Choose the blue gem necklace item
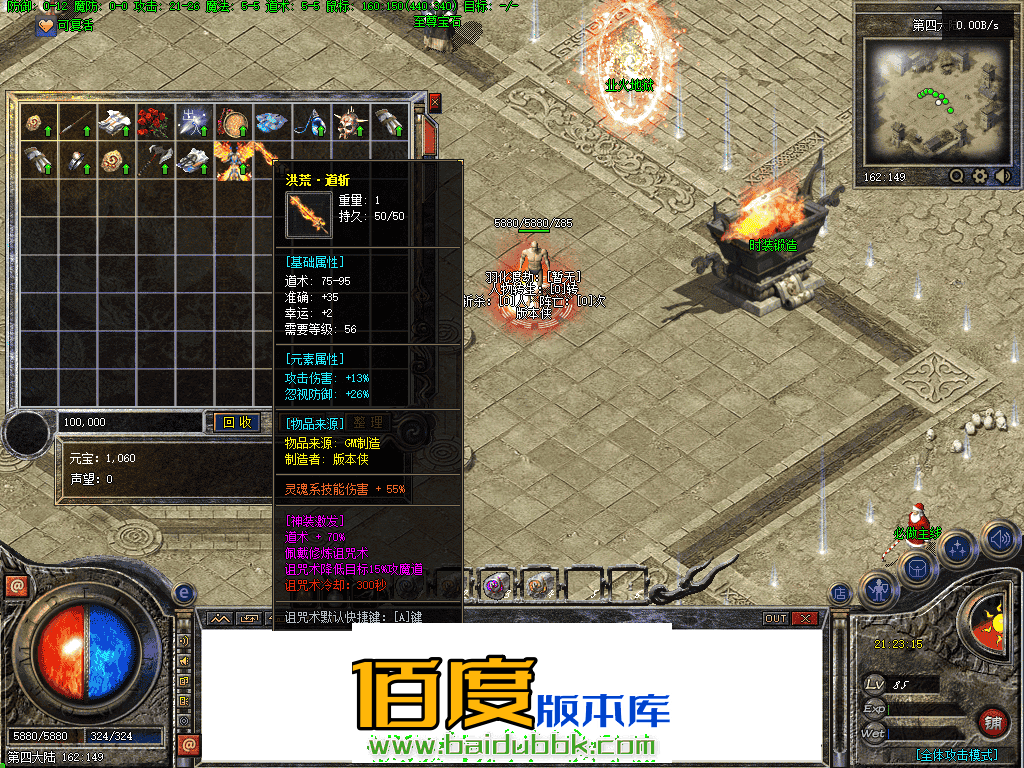The height and width of the screenshot is (768, 1024). coord(310,121)
